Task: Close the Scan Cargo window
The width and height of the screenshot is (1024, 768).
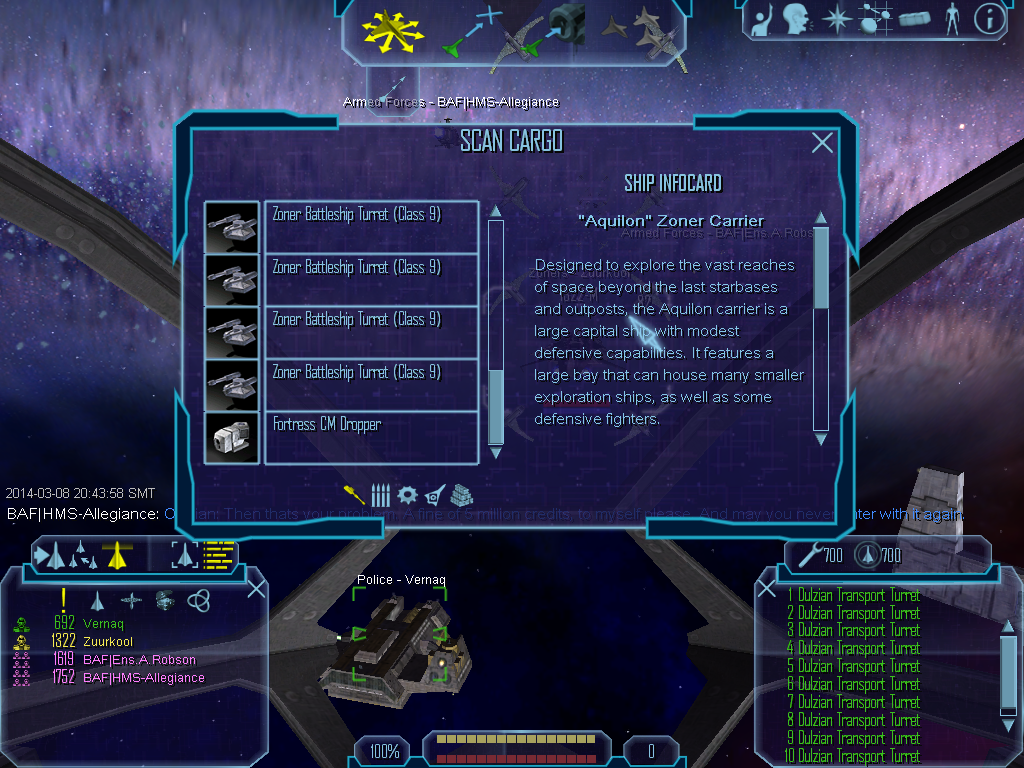Action: click(822, 143)
